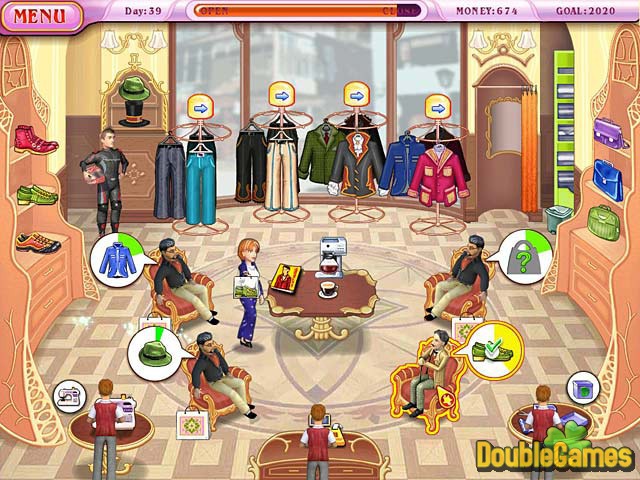Click the arrow above the green jacket rack
This screenshot has width=640, height=480.
tap(357, 95)
